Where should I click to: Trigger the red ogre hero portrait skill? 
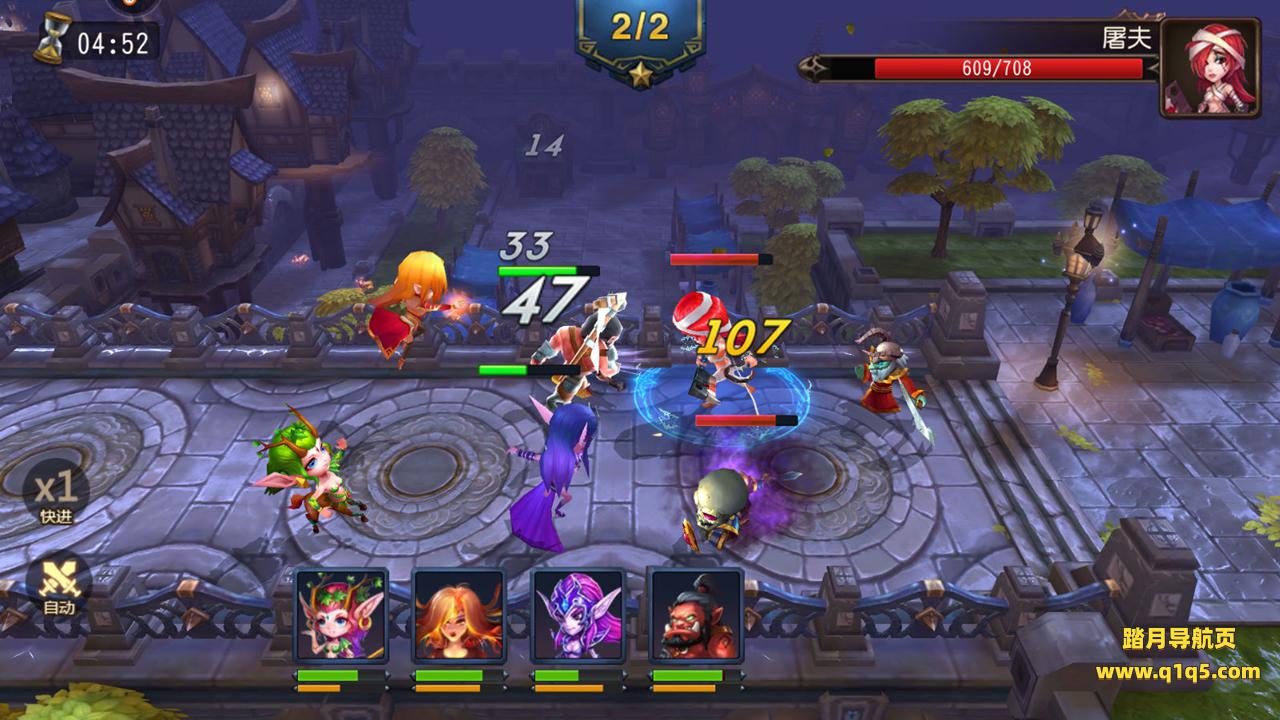click(x=696, y=616)
